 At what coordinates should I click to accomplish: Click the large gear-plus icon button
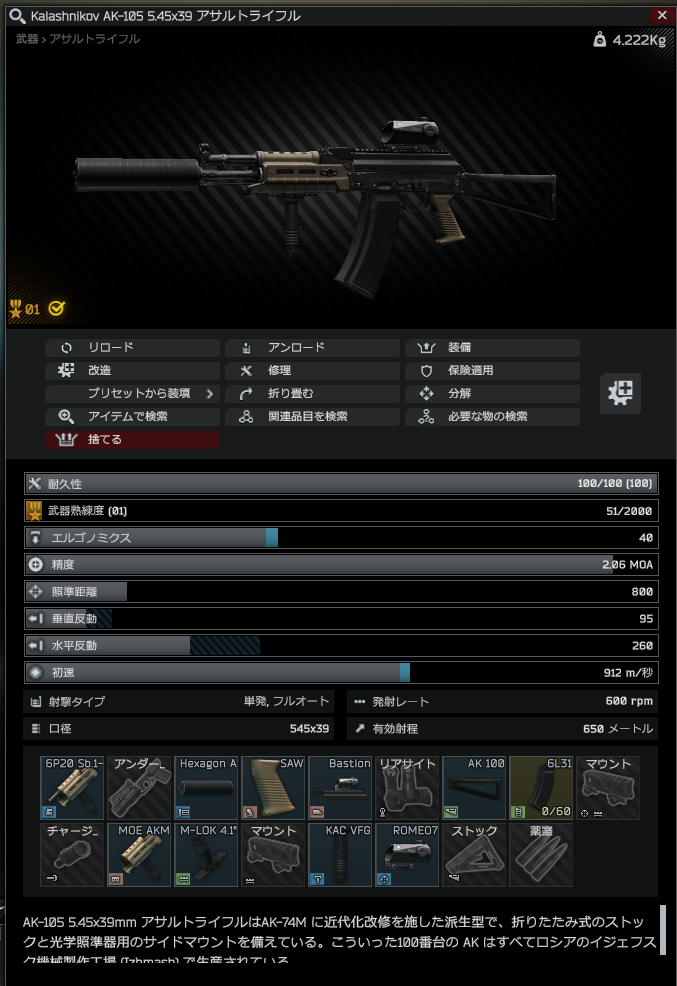pos(620,393)
